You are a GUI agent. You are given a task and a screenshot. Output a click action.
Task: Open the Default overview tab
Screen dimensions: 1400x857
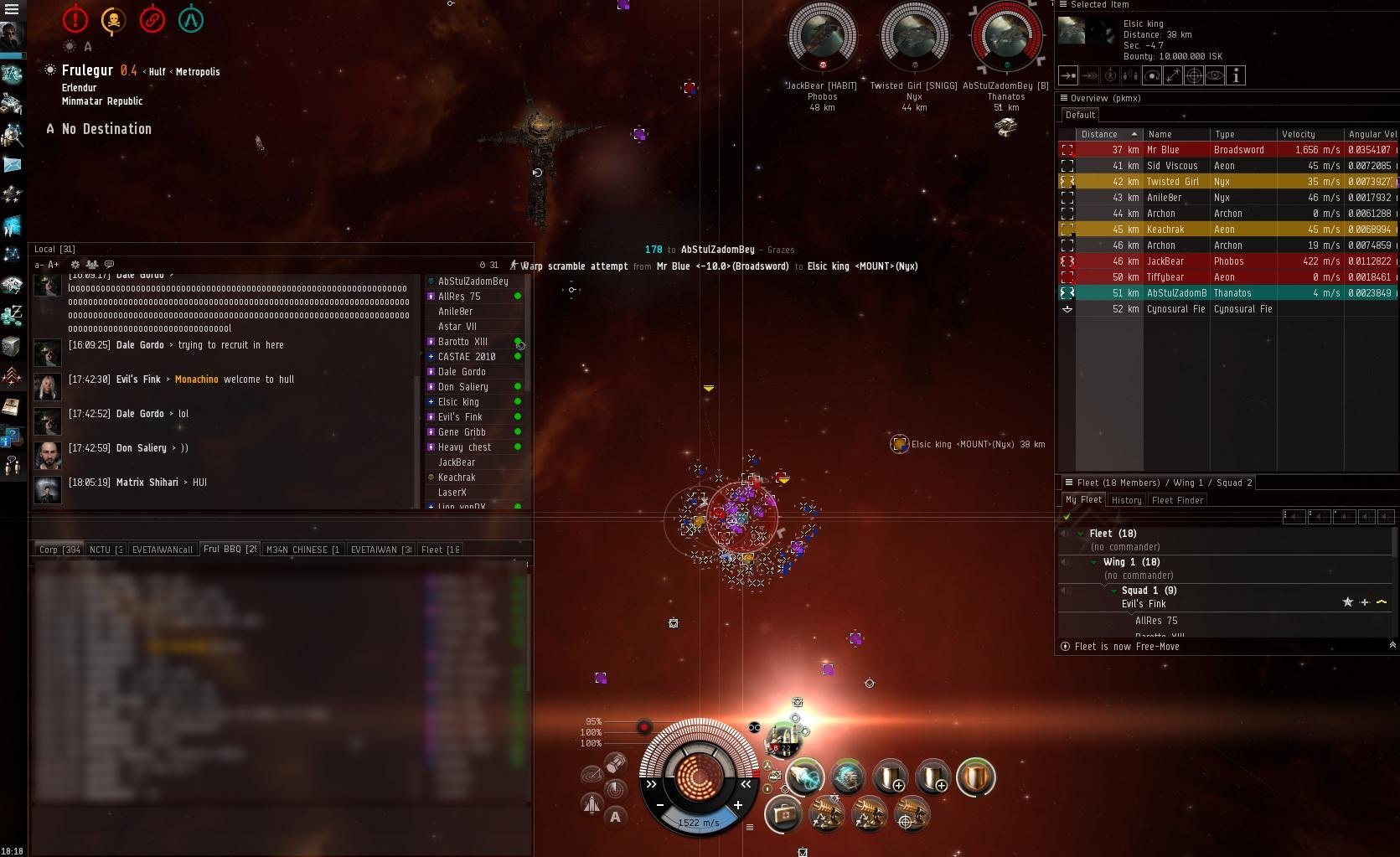point(1080,115)
